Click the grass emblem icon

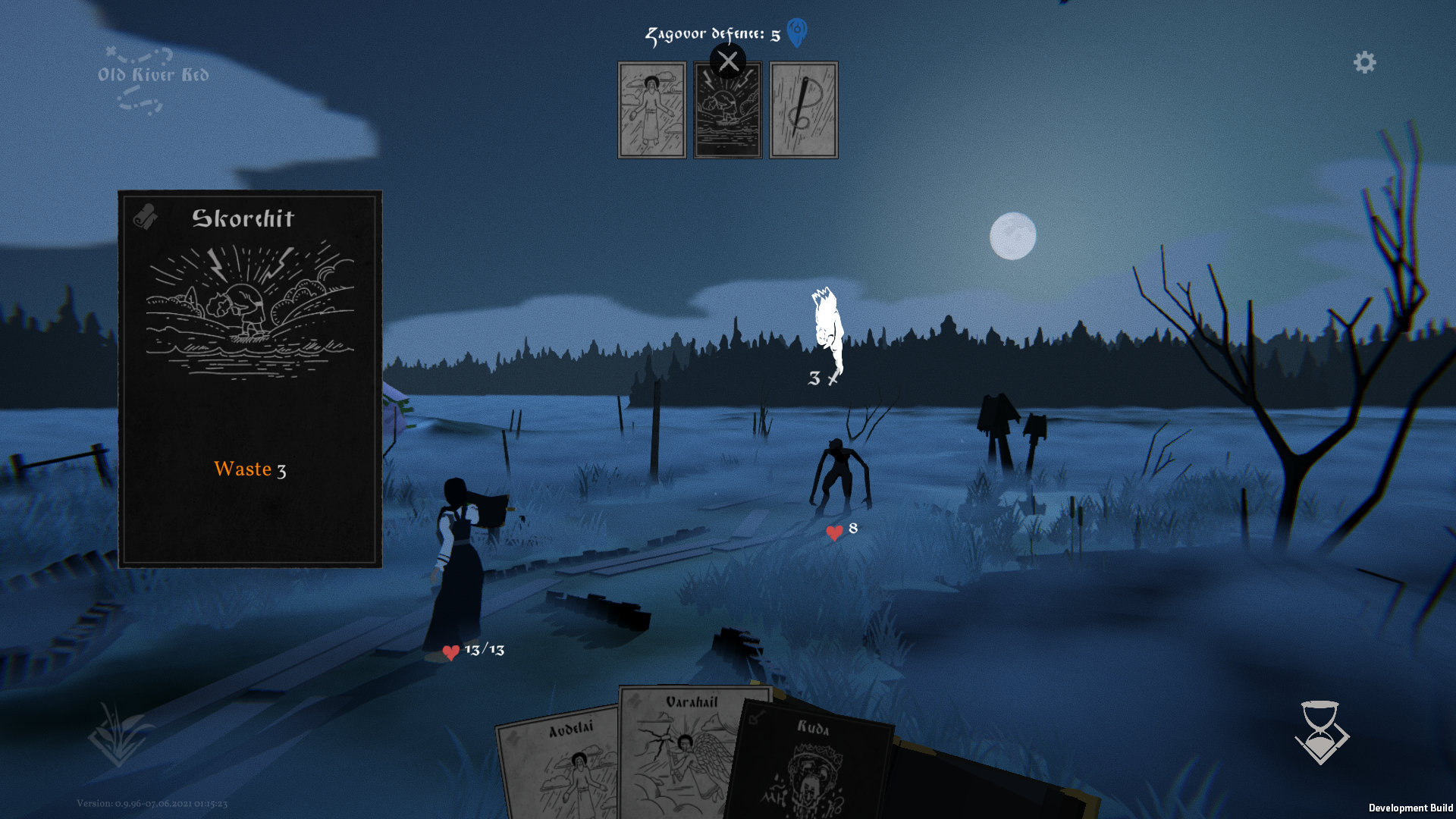[119, 734]
